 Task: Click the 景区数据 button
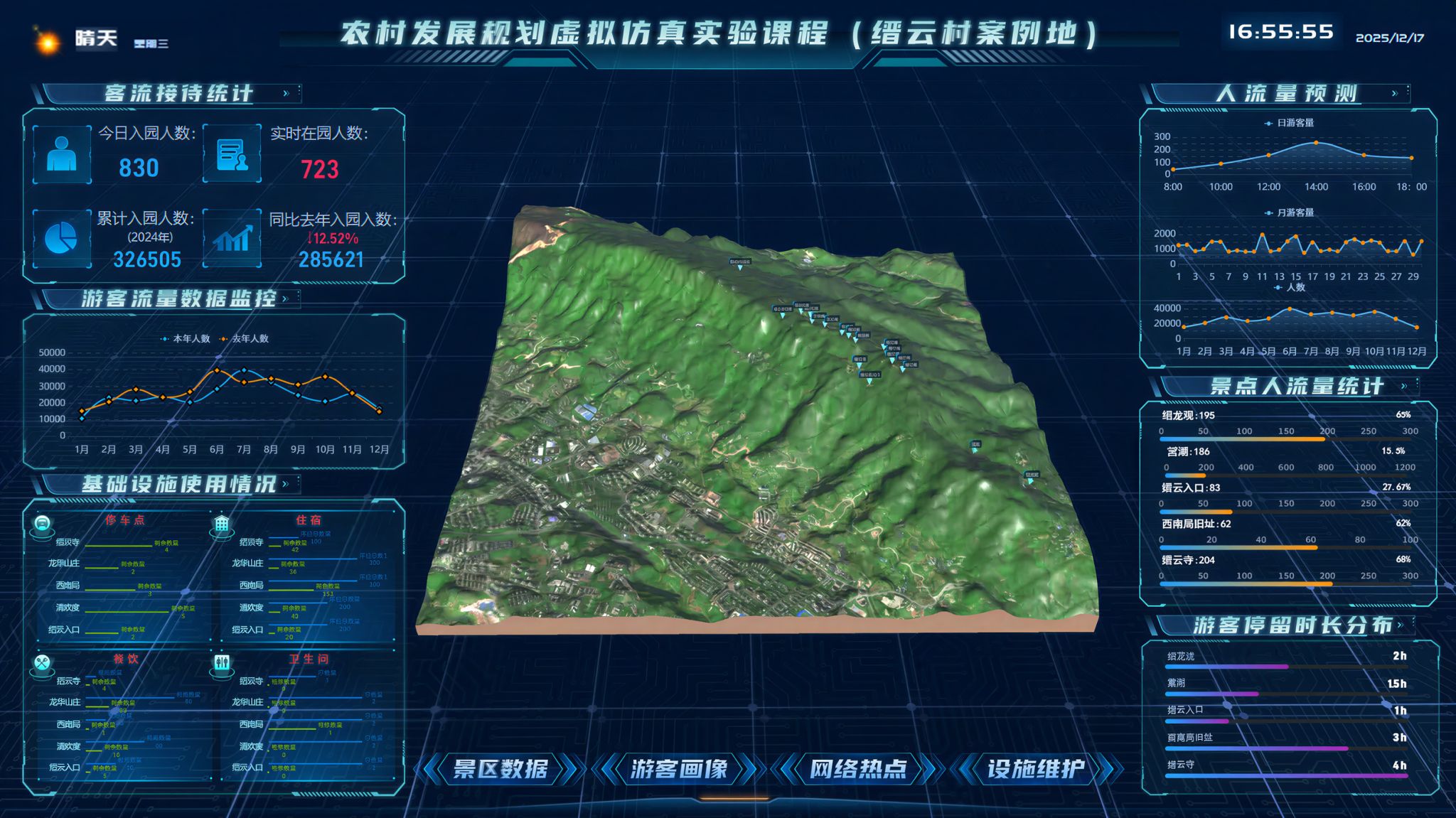(x=501, y=770)
